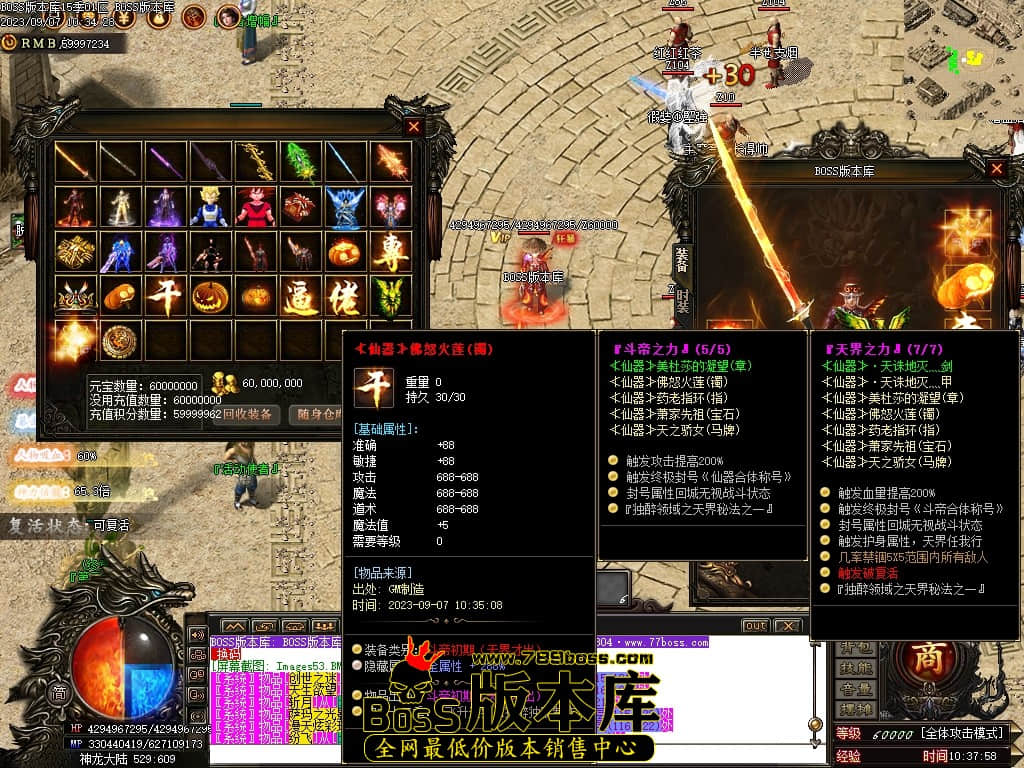Pick the green demon mask item
The width and height of the screenshot is (1024, 768).
point(391,297)
